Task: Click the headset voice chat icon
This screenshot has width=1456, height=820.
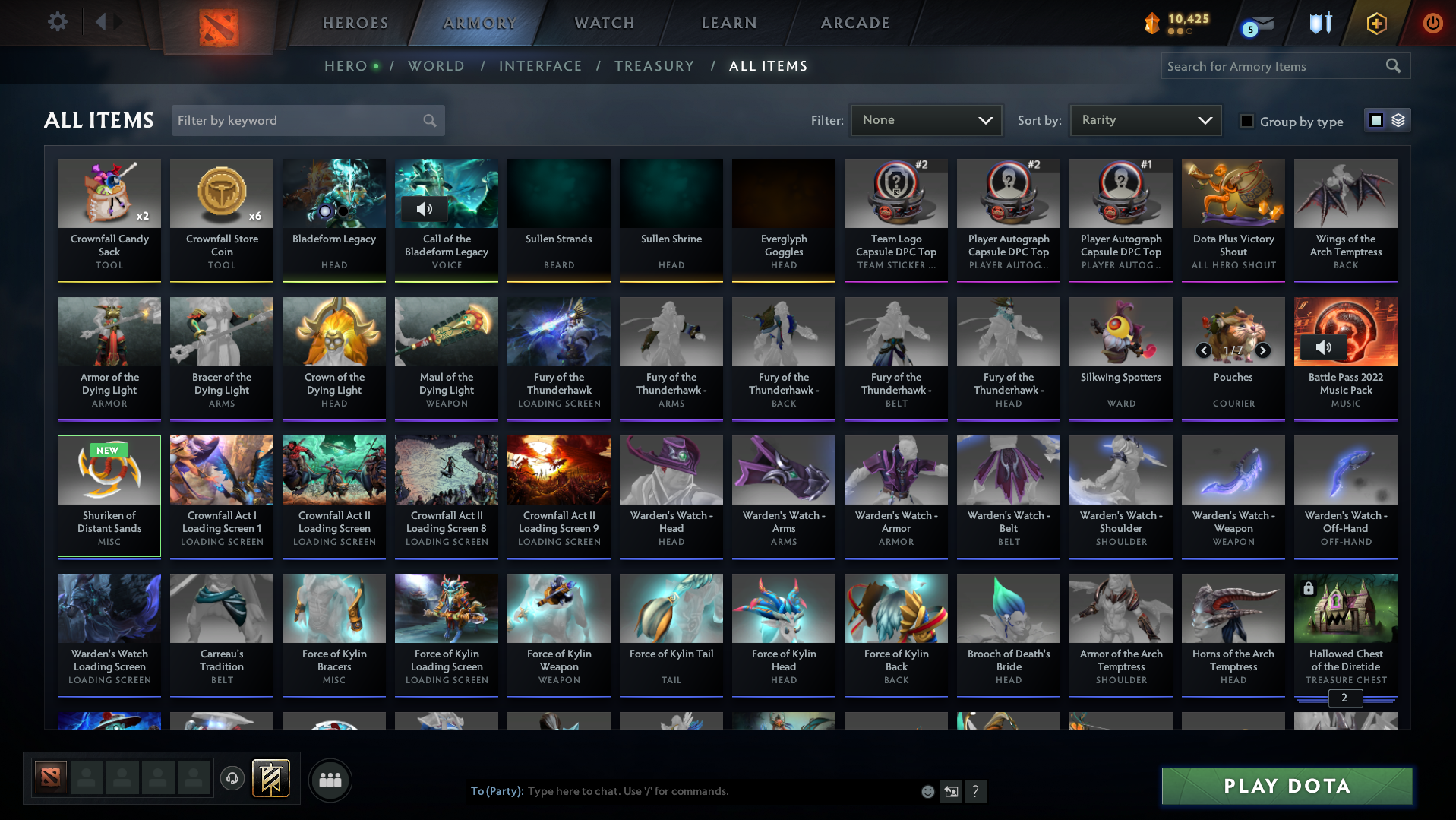Action: pyautogui.click(x=232, y=779)
